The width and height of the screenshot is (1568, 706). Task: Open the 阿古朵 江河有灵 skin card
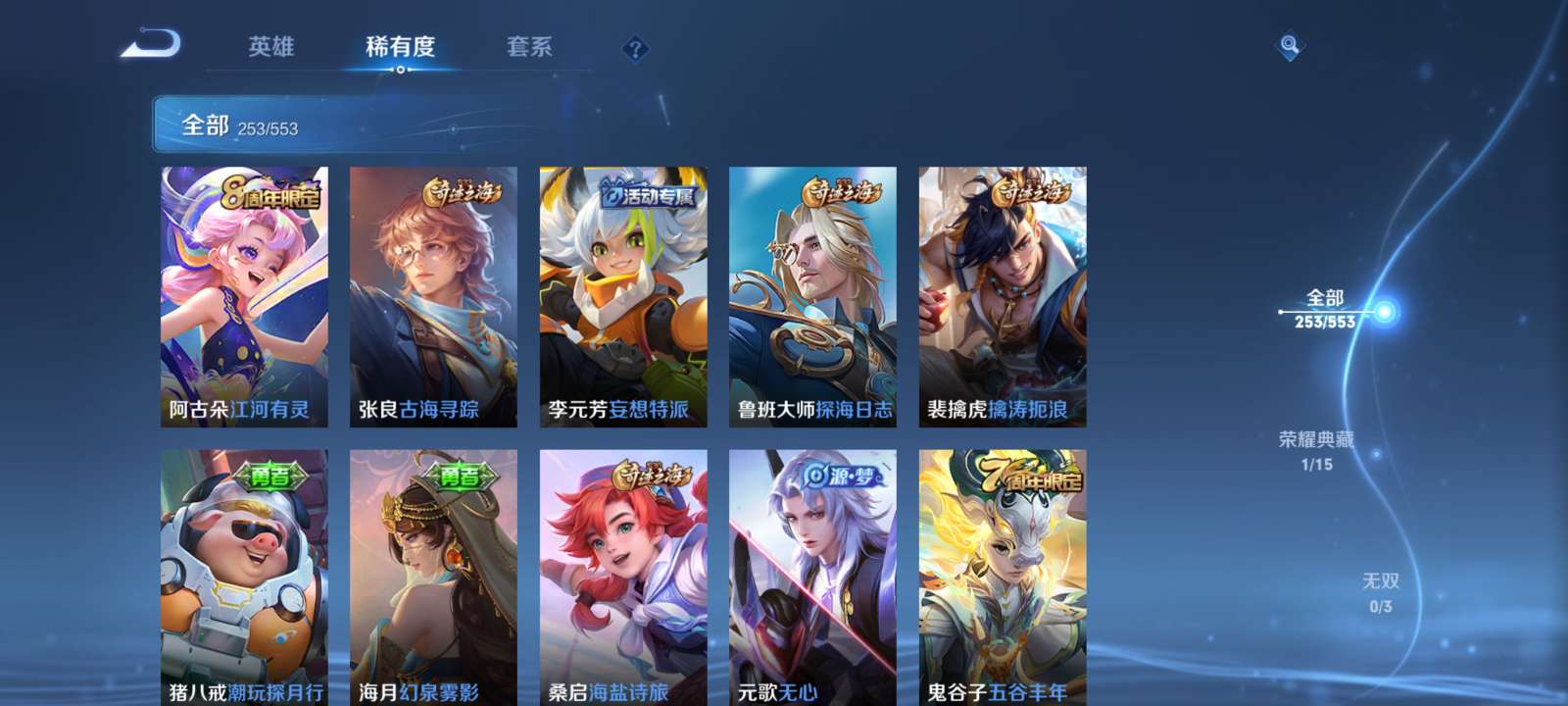coord(243,294)
